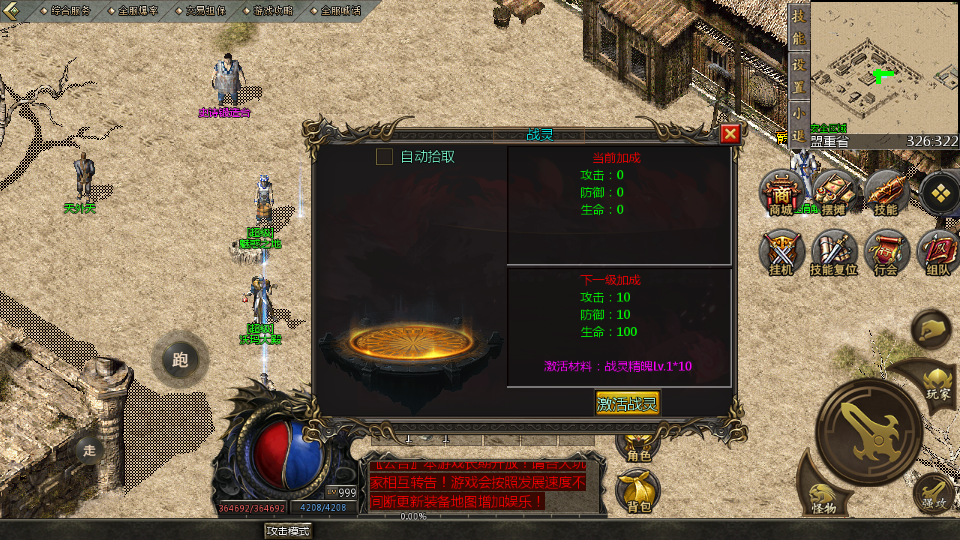
Task: Click the 攻击模式 attack mode button
Action: pos(288,531)
